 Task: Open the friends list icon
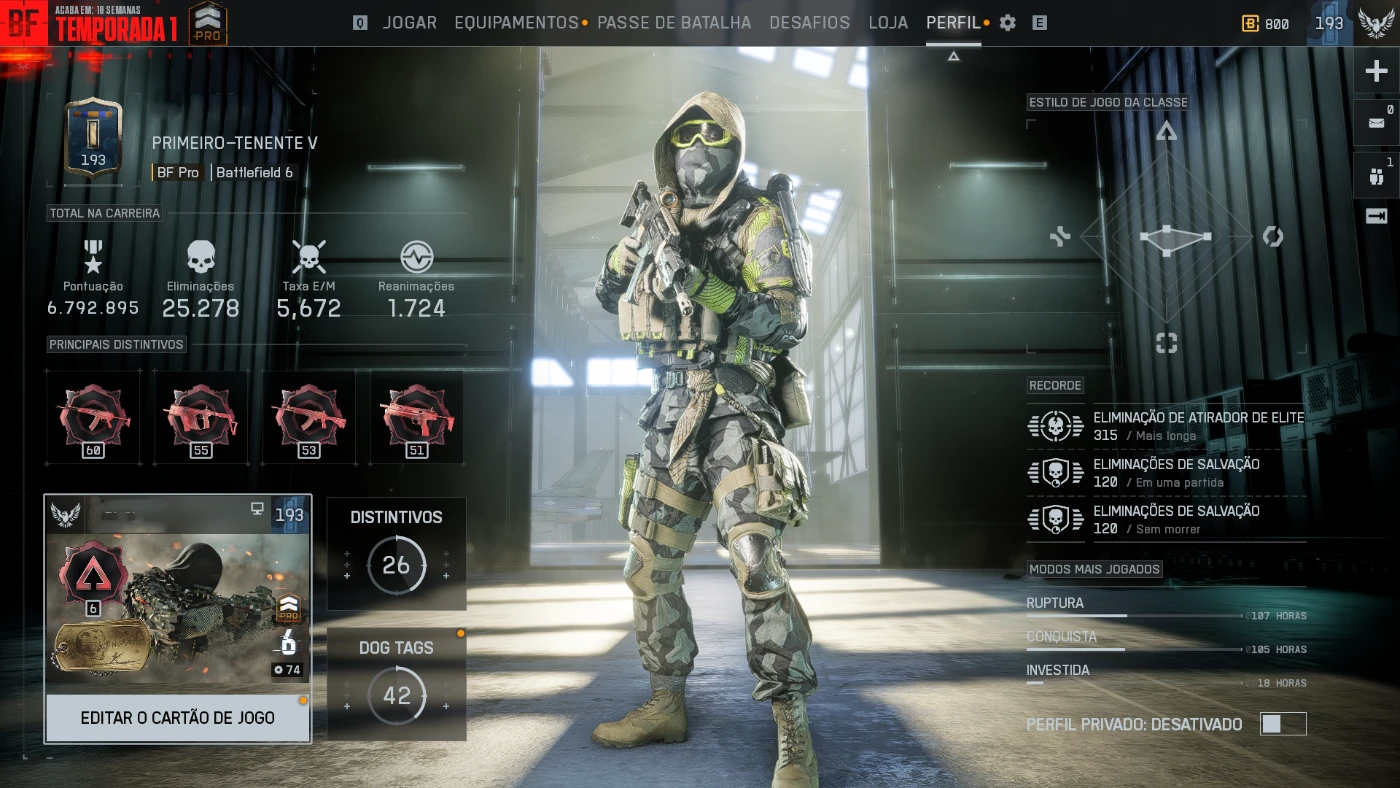pos(1377,176)
